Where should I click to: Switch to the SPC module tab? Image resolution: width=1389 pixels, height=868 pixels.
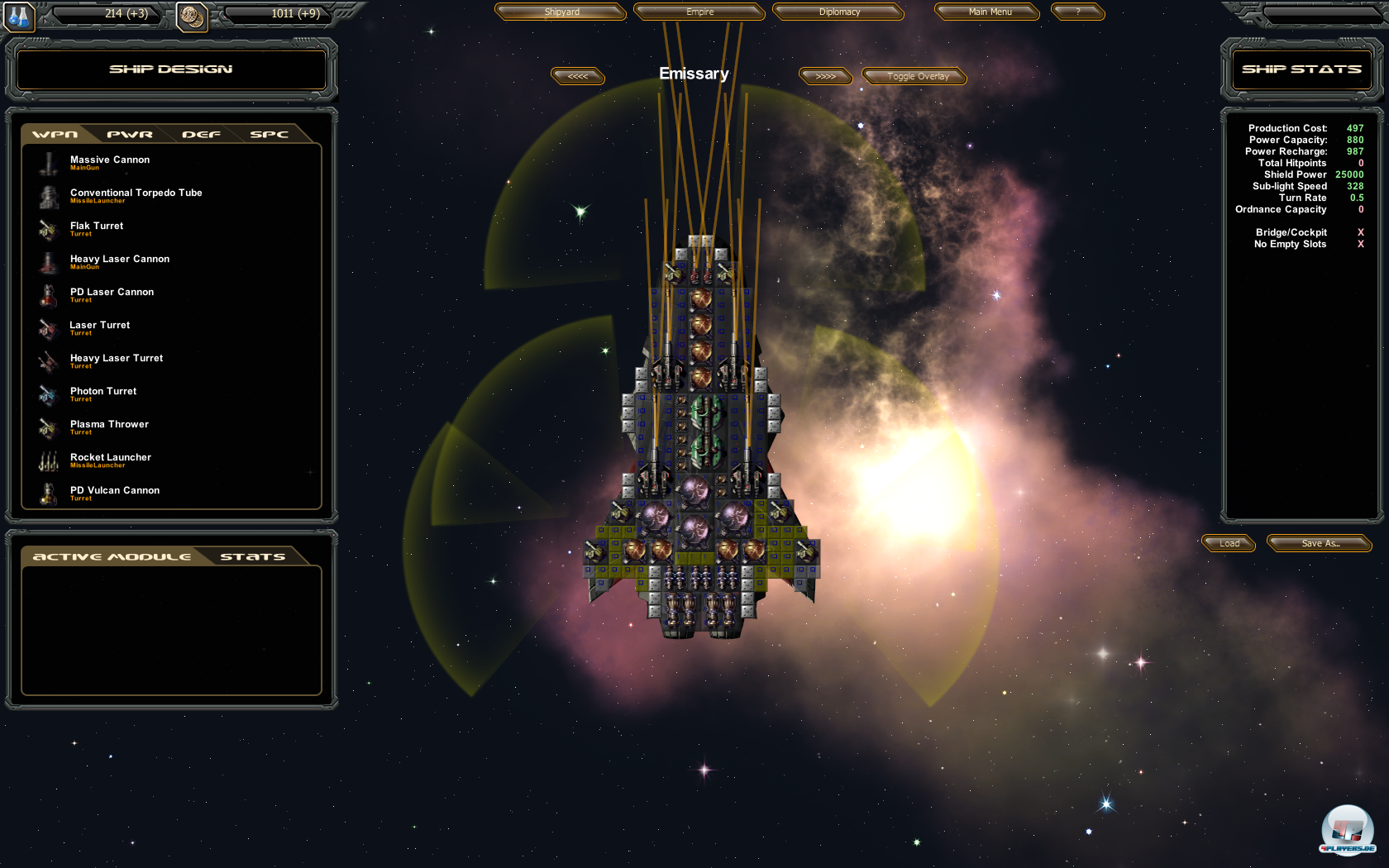[x=269, y=134]
